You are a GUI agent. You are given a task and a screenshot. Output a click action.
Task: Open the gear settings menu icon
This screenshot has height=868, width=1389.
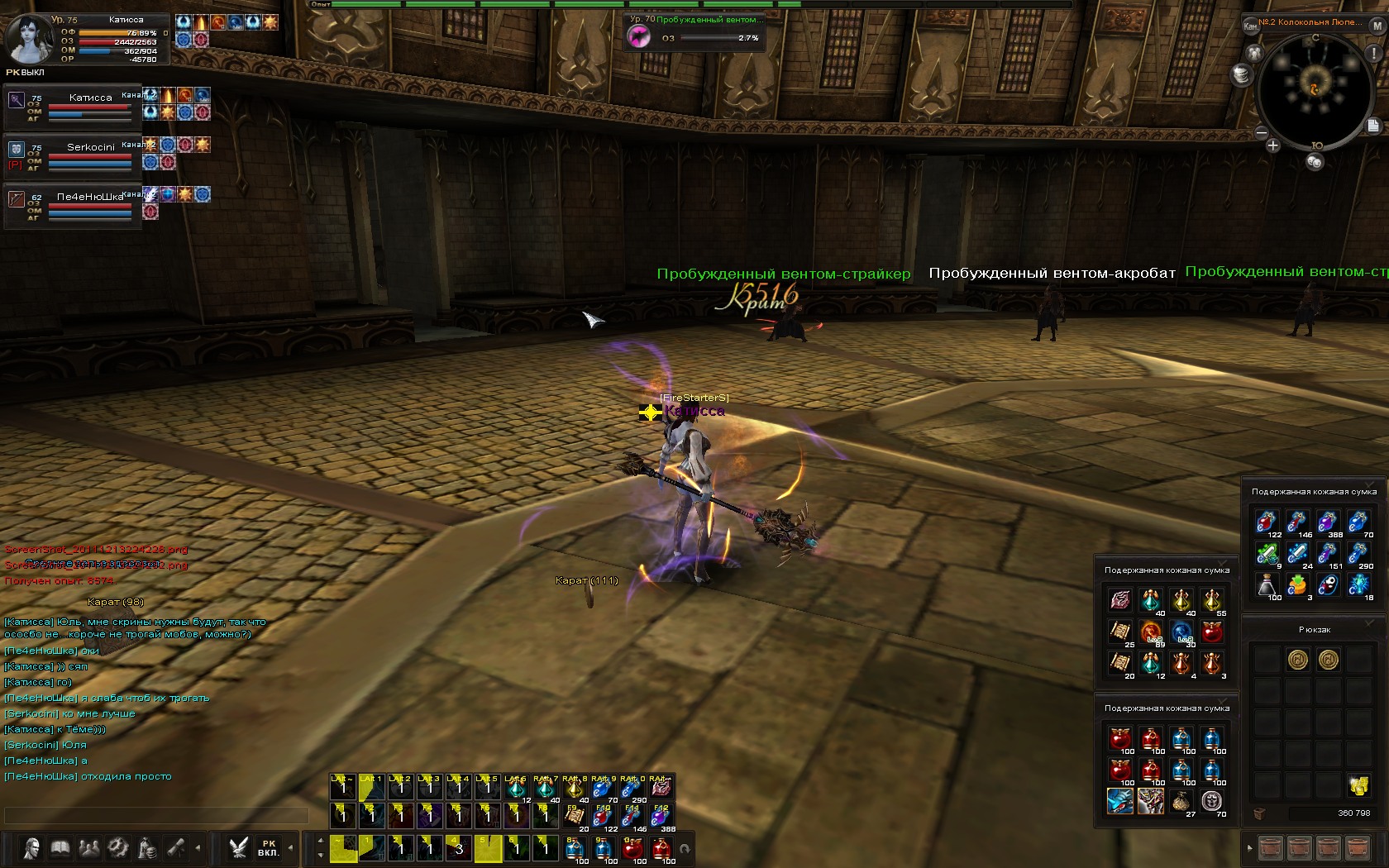pyautogui.click(x=118, y=848)
